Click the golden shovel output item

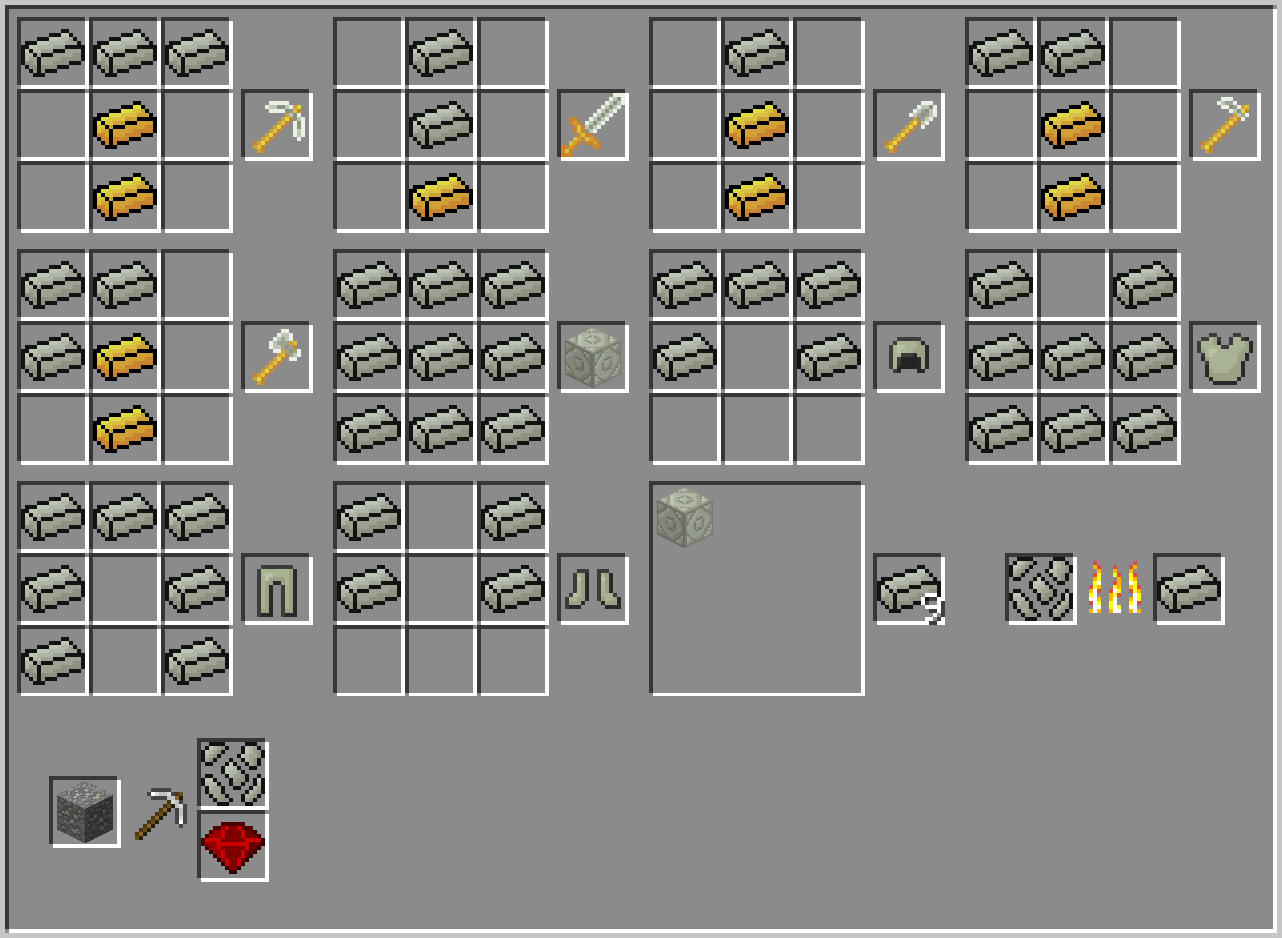coord(909,125)
